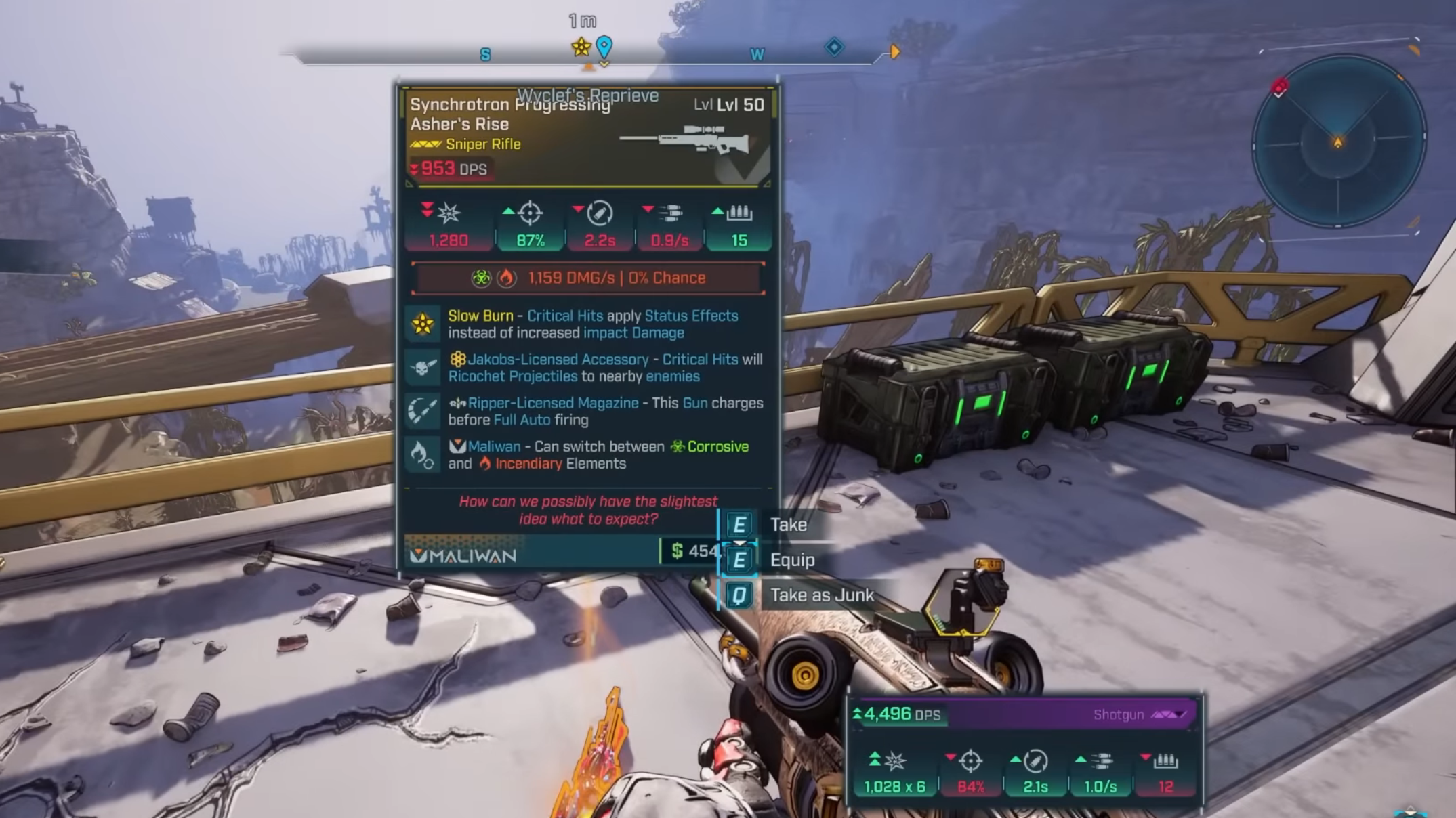Select the blue waypoint pin on compass
The height and width of the screenshot is (818, 1456).
click(x=604, y=47)
